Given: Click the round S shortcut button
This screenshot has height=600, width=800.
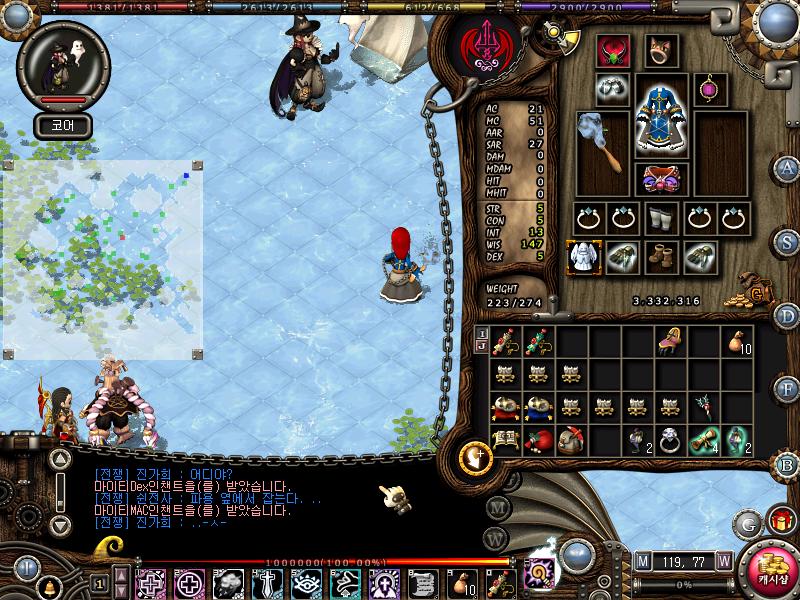Looking at the screenshot, I should click(x=788, y=241).
